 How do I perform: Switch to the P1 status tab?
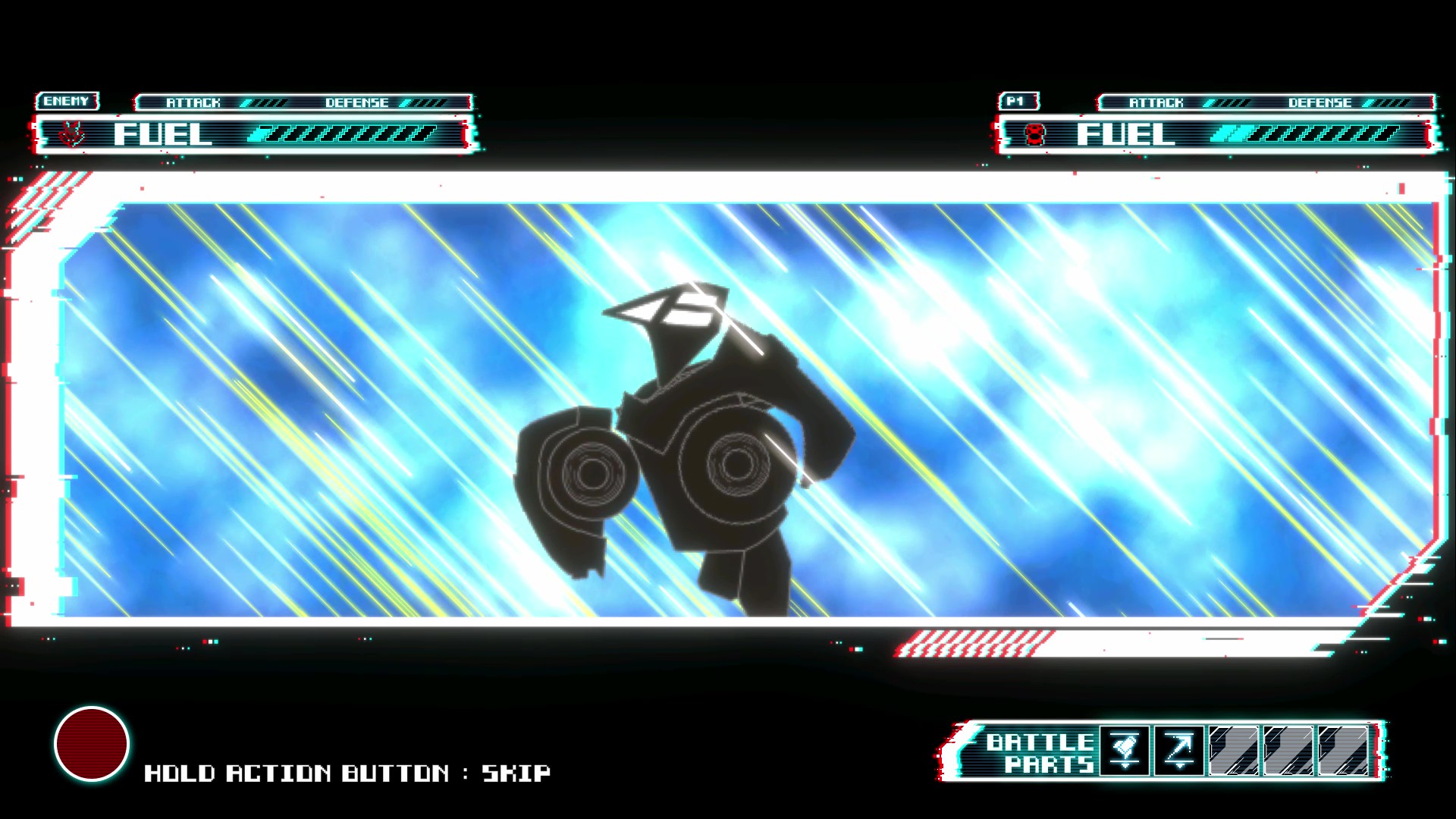click(1020, 99)
